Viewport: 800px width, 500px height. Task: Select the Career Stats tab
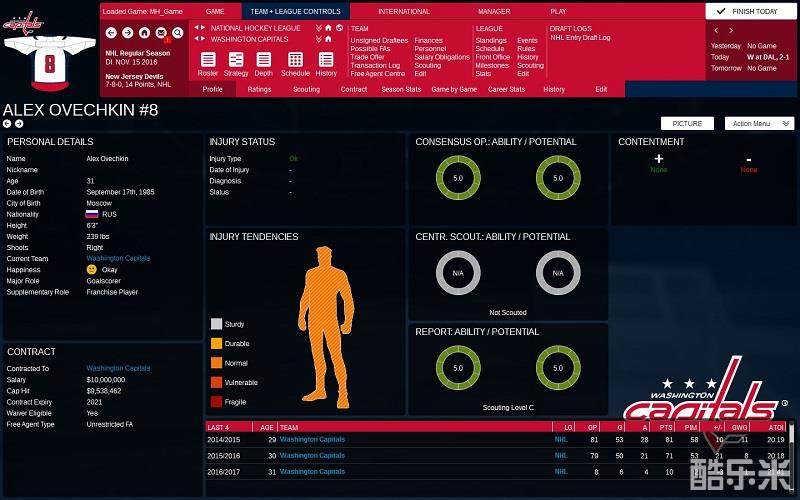point(506,89)
